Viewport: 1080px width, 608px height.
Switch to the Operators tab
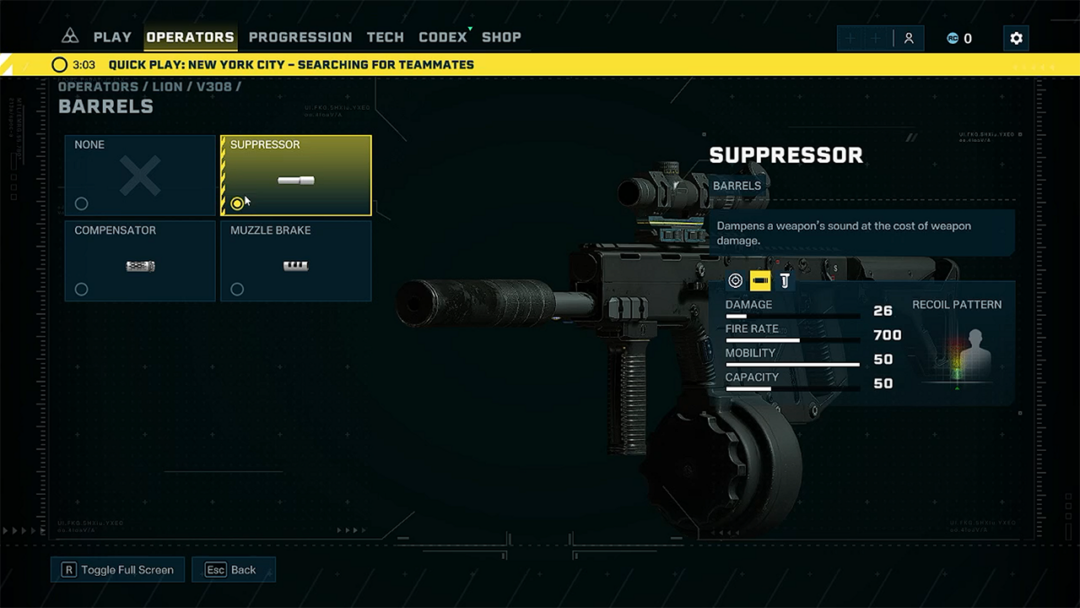point(190,37)
